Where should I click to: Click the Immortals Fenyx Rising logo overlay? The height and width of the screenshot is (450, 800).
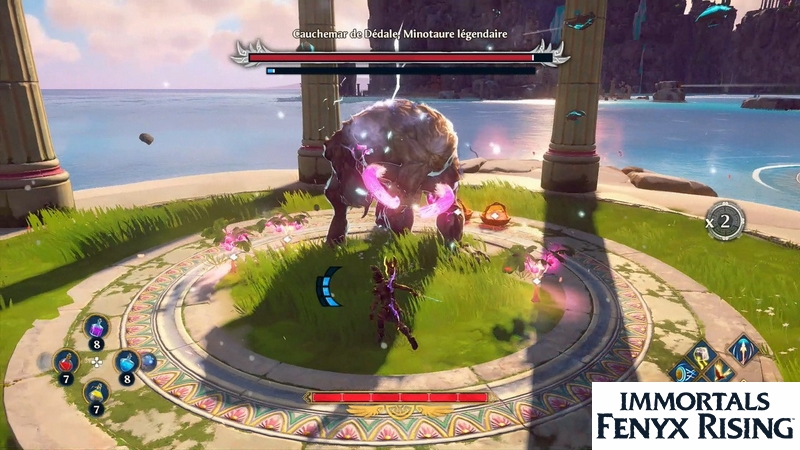pos(695,415)
